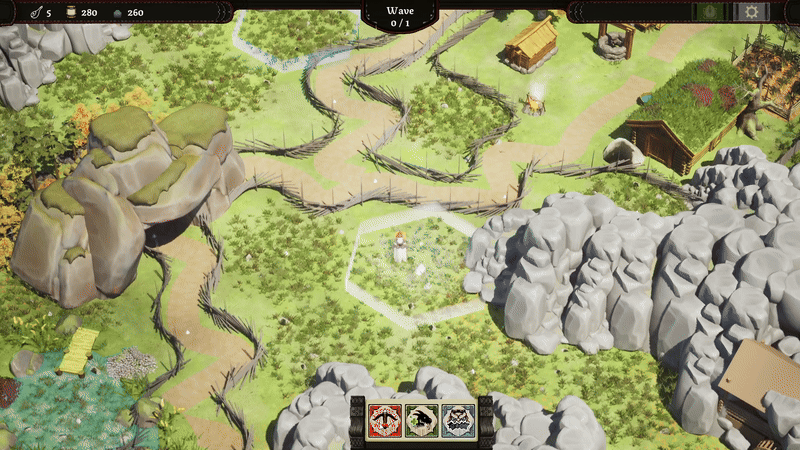The height and width of the screenshot is (450, 800).
Task: Pick the blue owl tower card
Action: [x=457, y=421]
